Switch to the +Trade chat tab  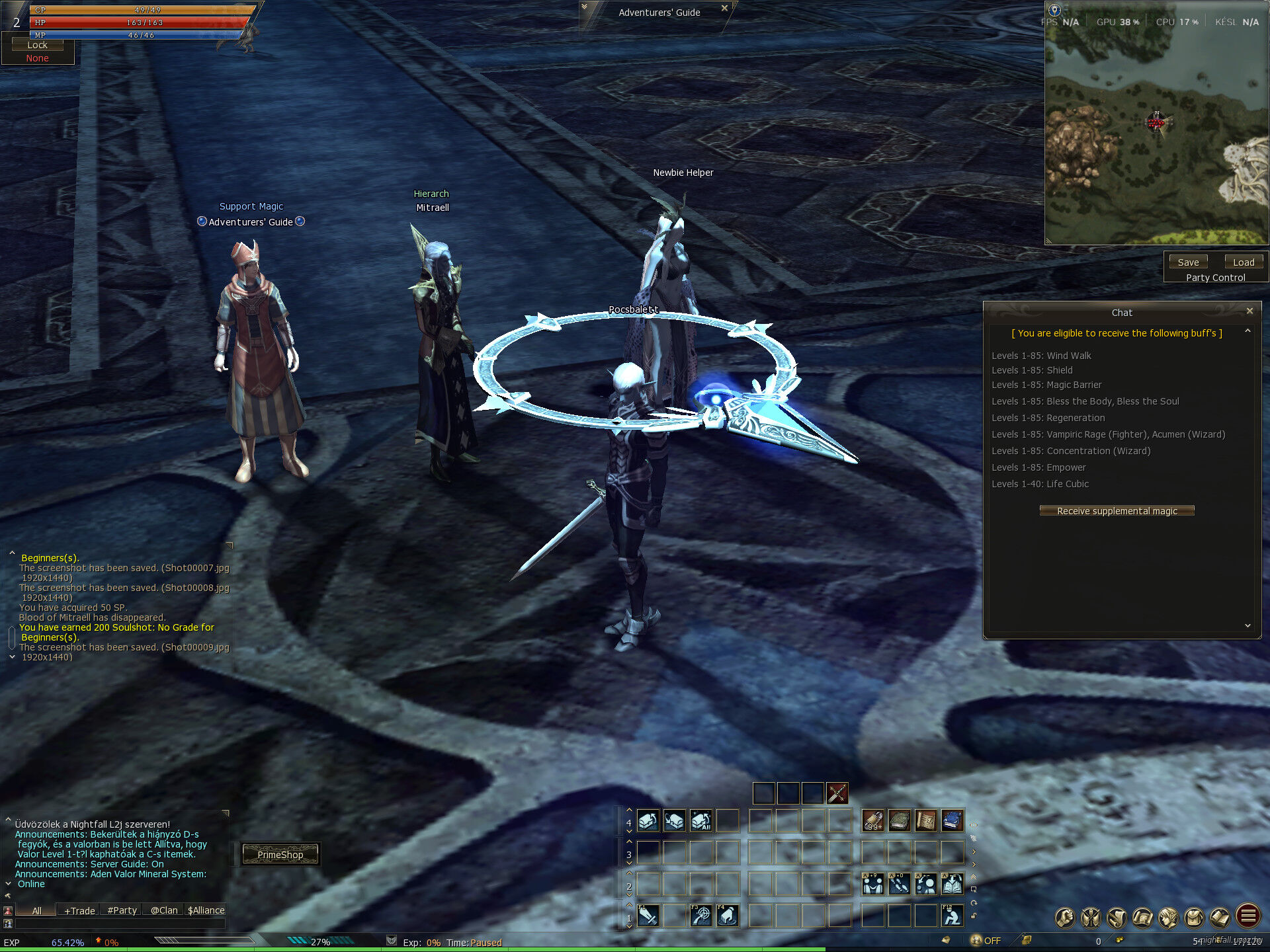coord(79,910)
